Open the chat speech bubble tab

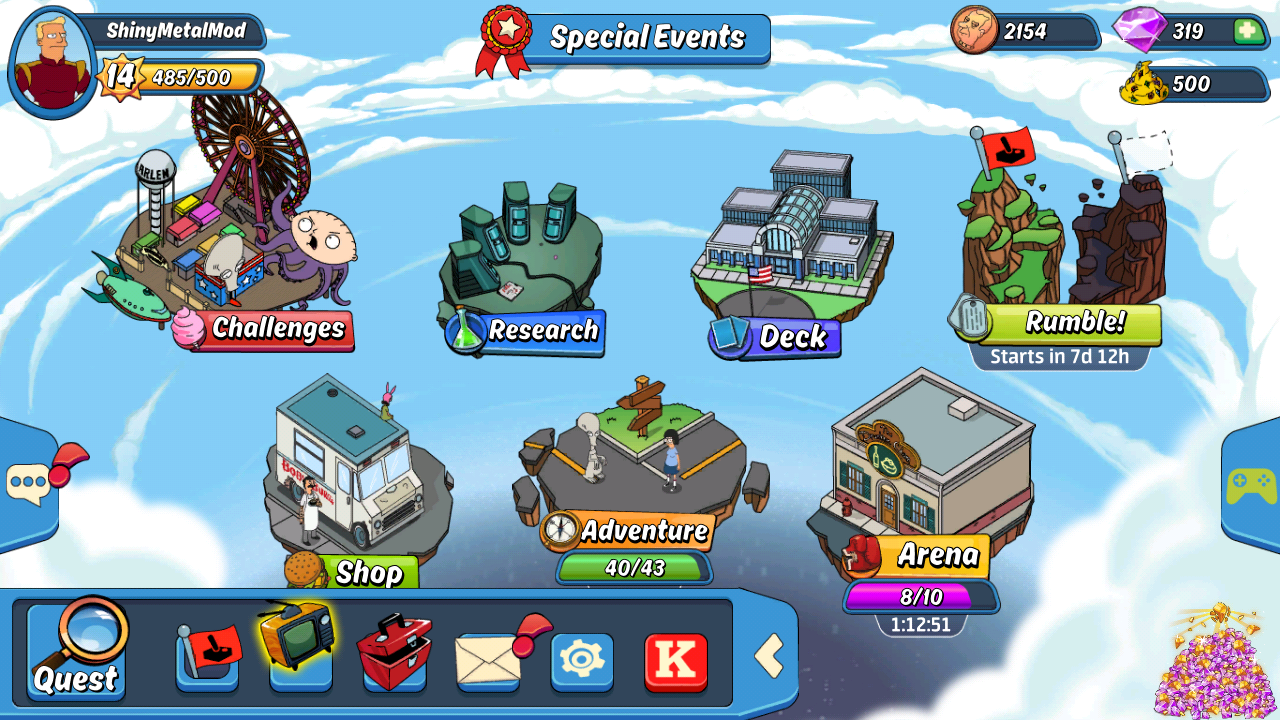(x=28, y=485)
